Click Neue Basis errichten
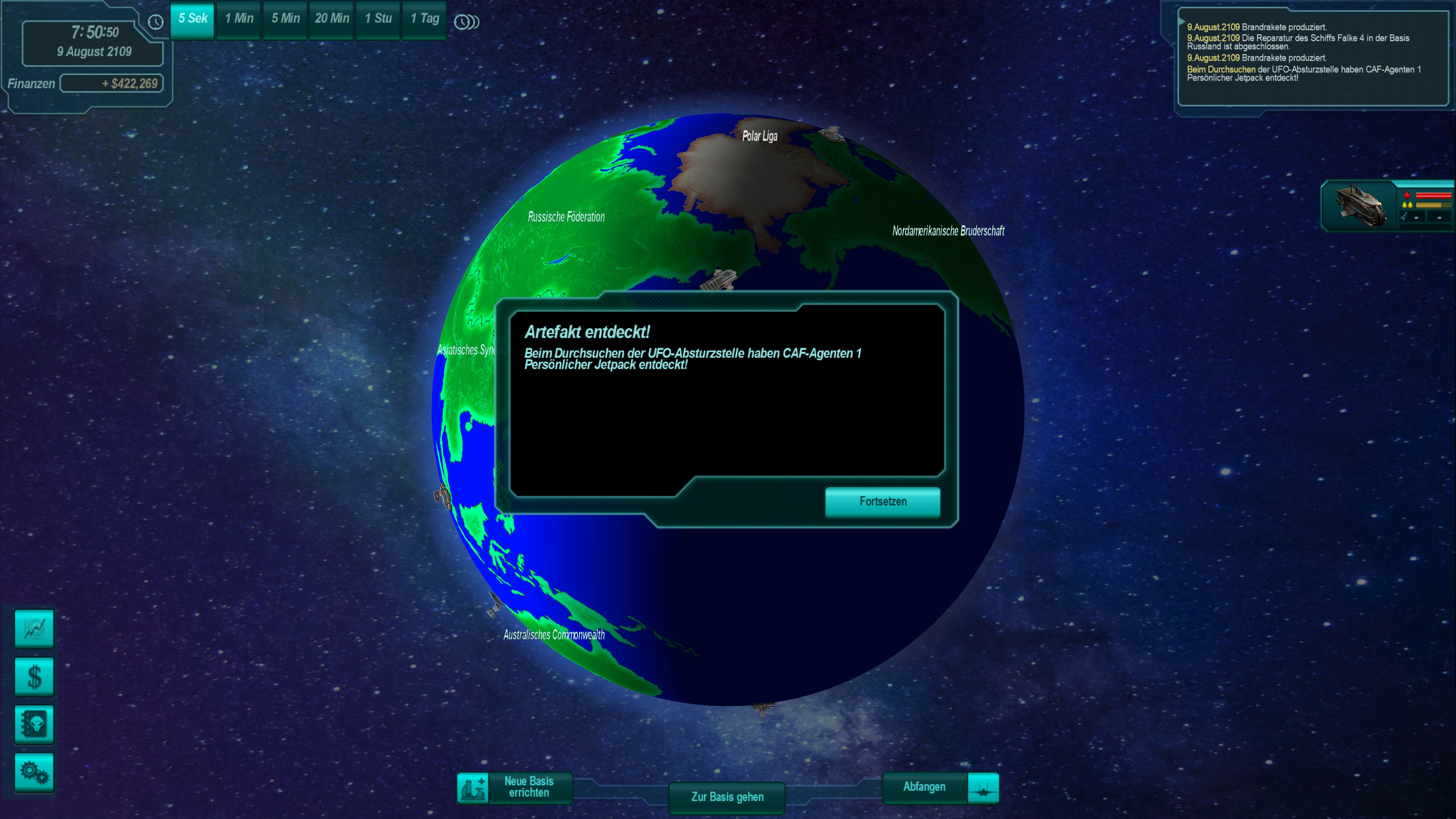The image size is (1456, 819). [x=515, y=788]
